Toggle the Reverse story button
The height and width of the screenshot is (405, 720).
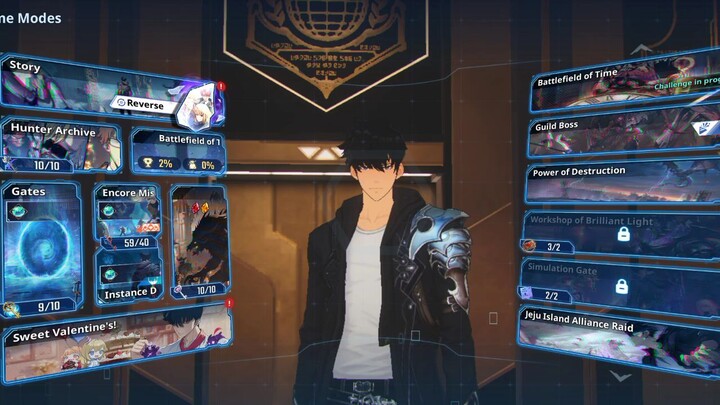click(x=150, y=102)
